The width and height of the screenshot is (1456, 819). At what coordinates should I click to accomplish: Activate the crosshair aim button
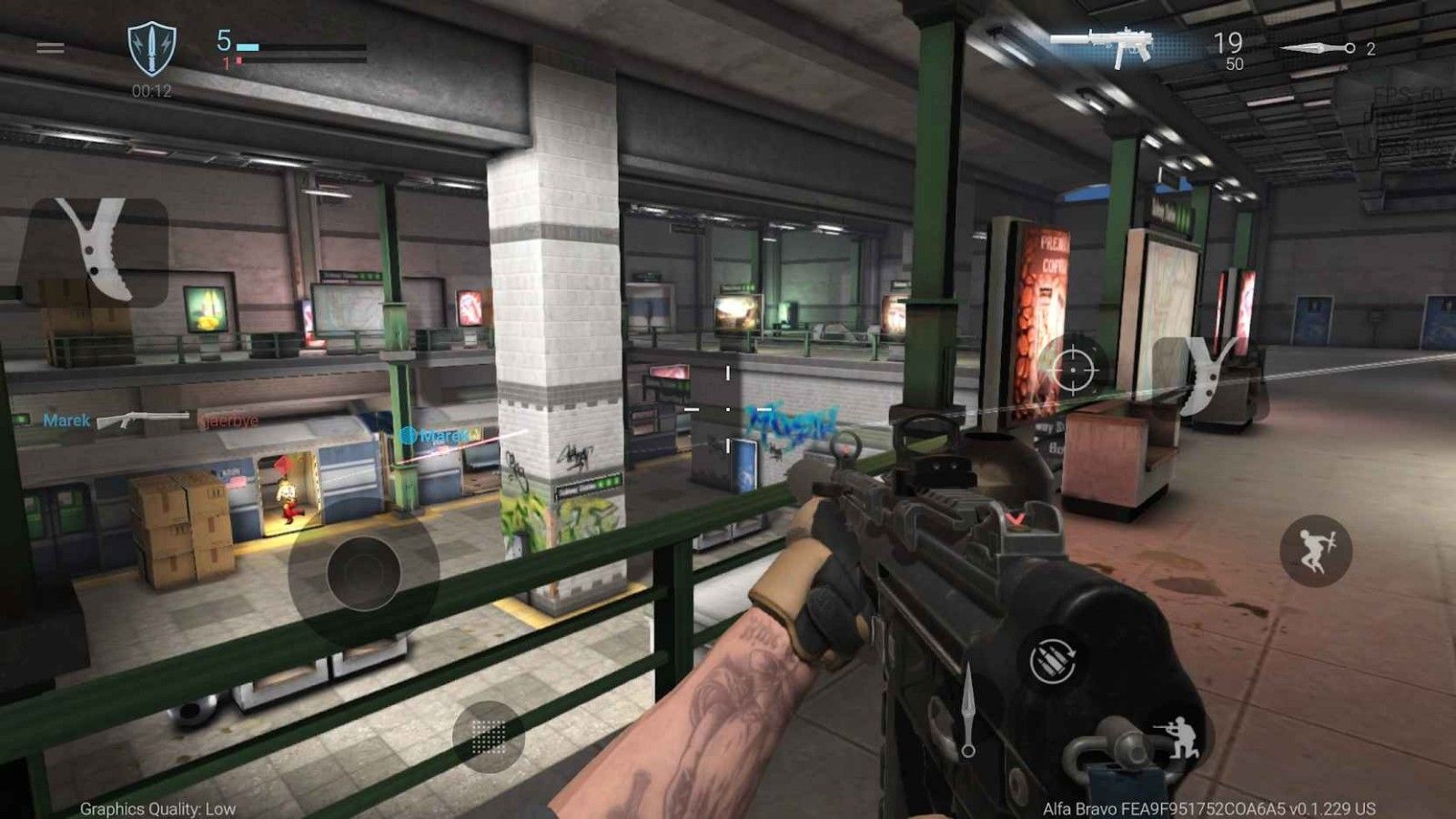(1074, 369)
